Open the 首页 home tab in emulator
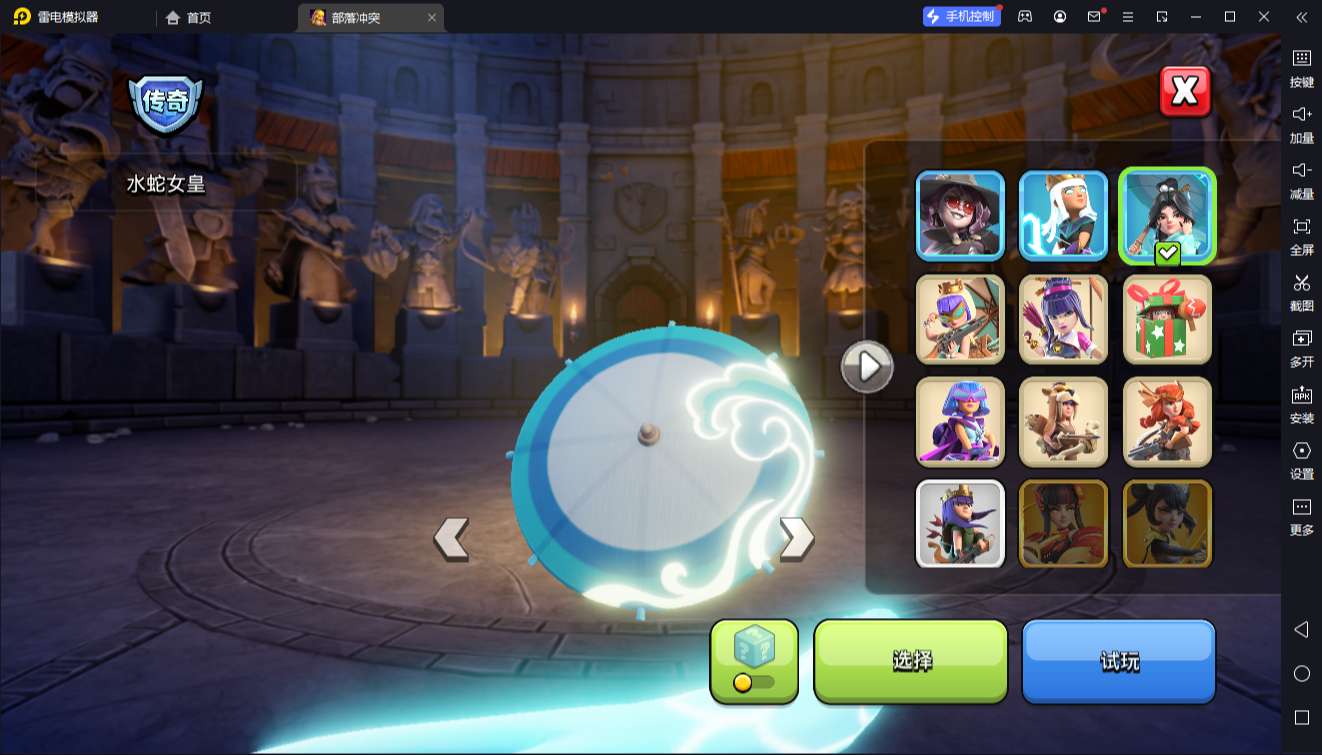 pos(189,17)
